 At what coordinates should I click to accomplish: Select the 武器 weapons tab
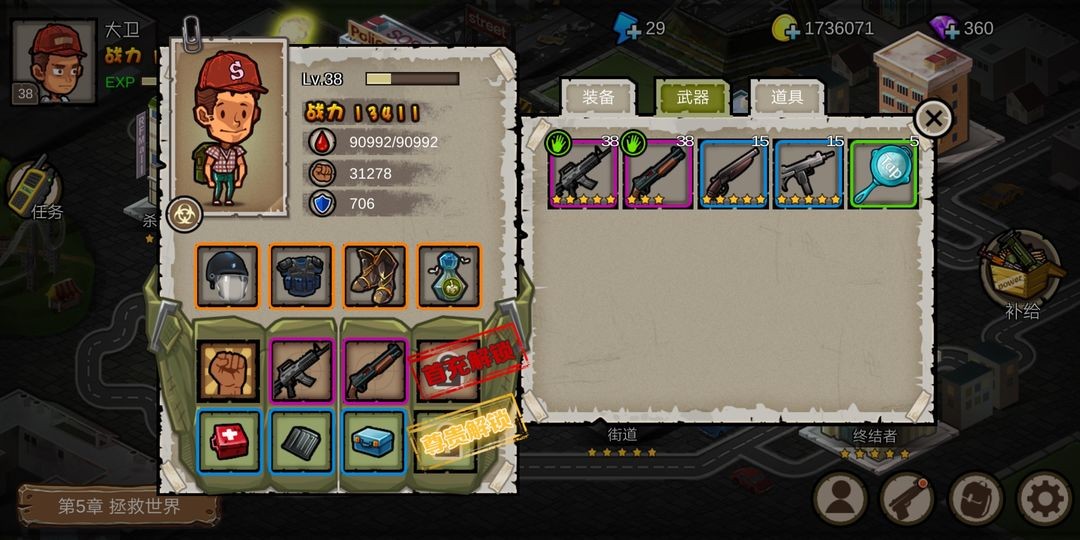692,97
